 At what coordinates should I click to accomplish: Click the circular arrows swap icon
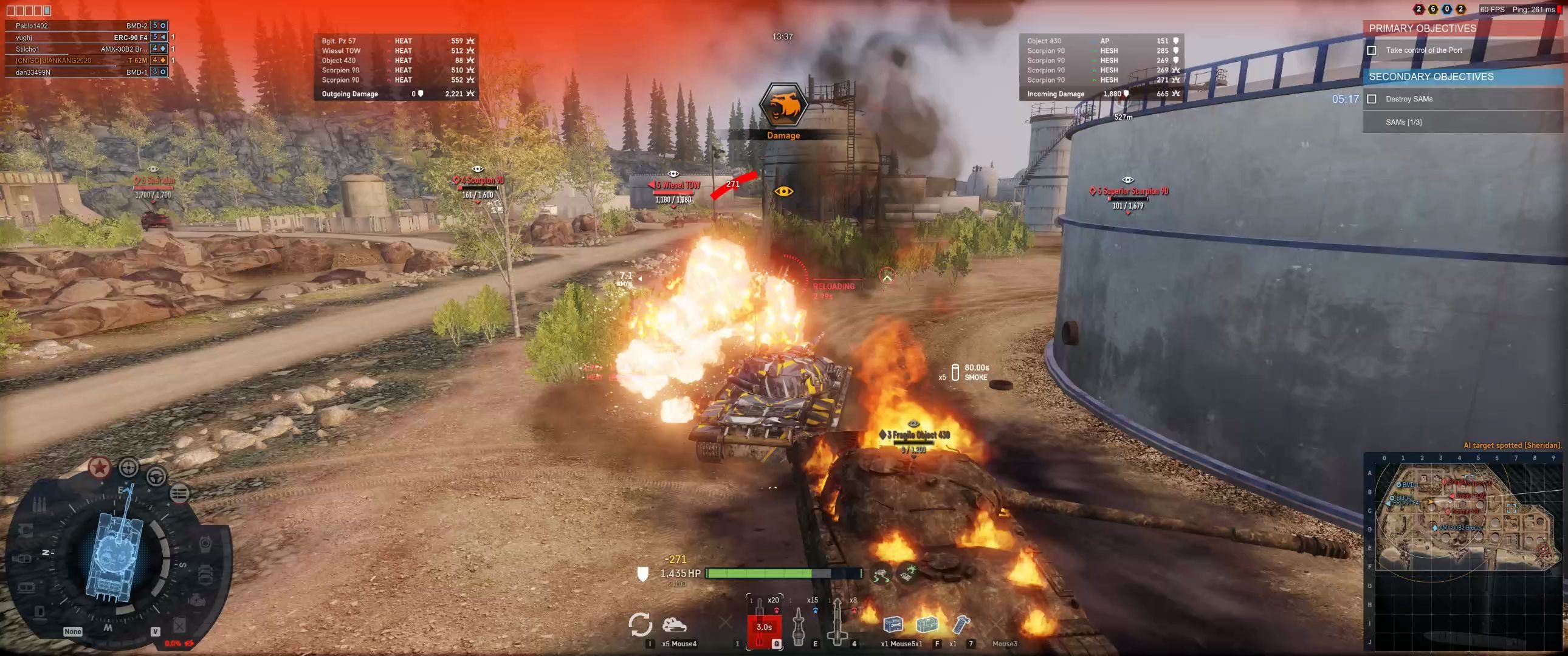(x=640, y=624)
